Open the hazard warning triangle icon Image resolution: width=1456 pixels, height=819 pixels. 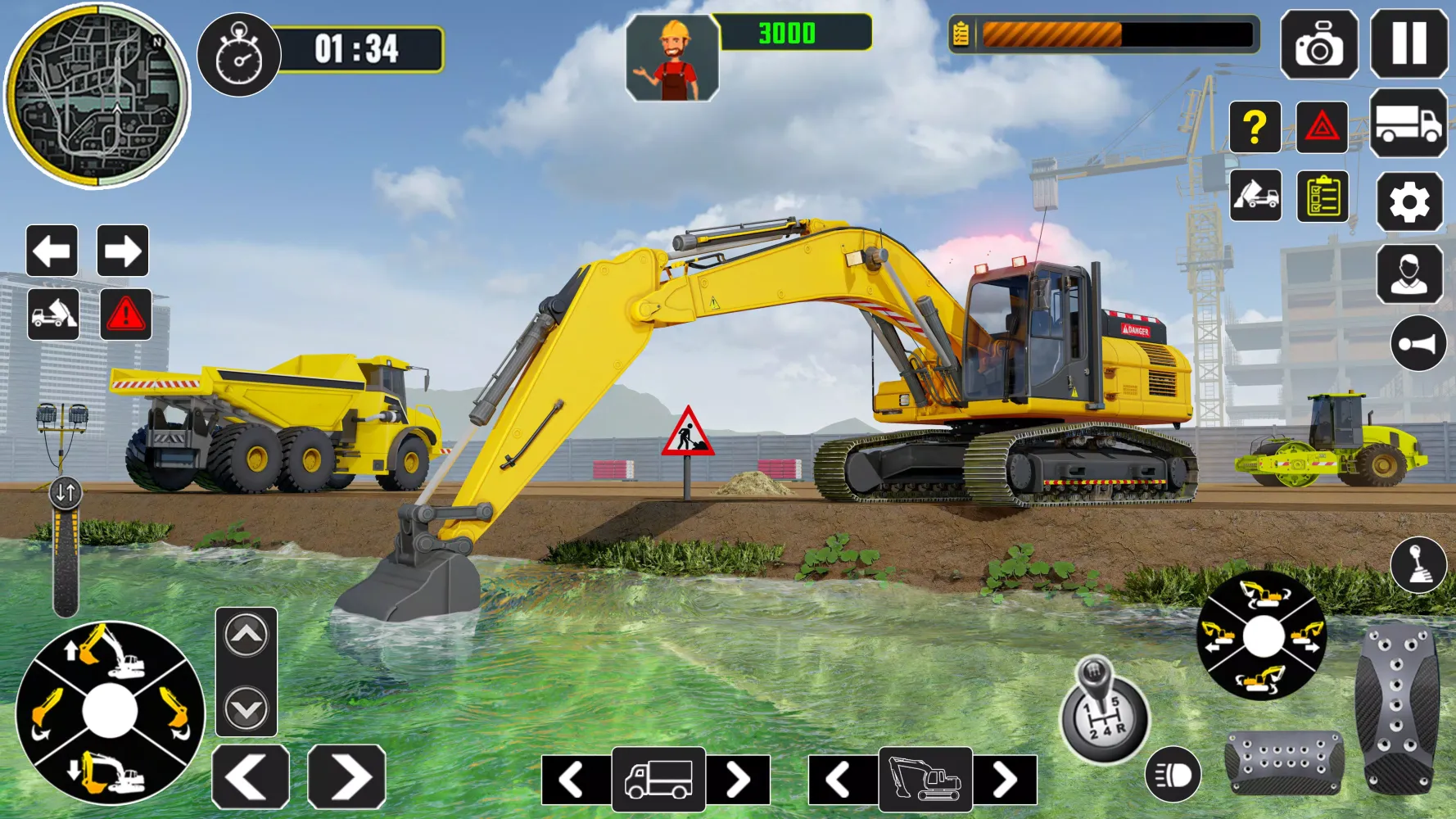[1321, 129]
